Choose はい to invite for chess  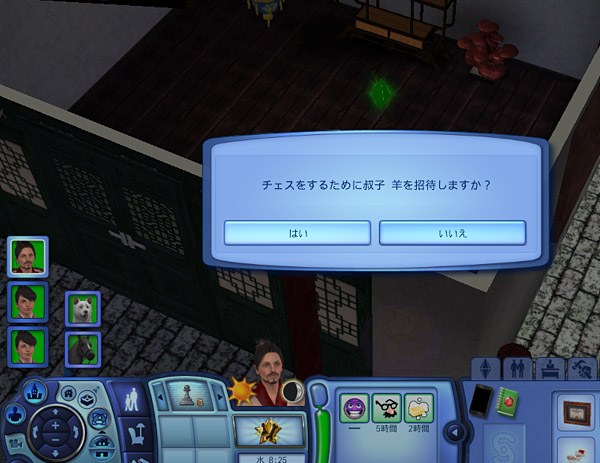tap(298, 233)
